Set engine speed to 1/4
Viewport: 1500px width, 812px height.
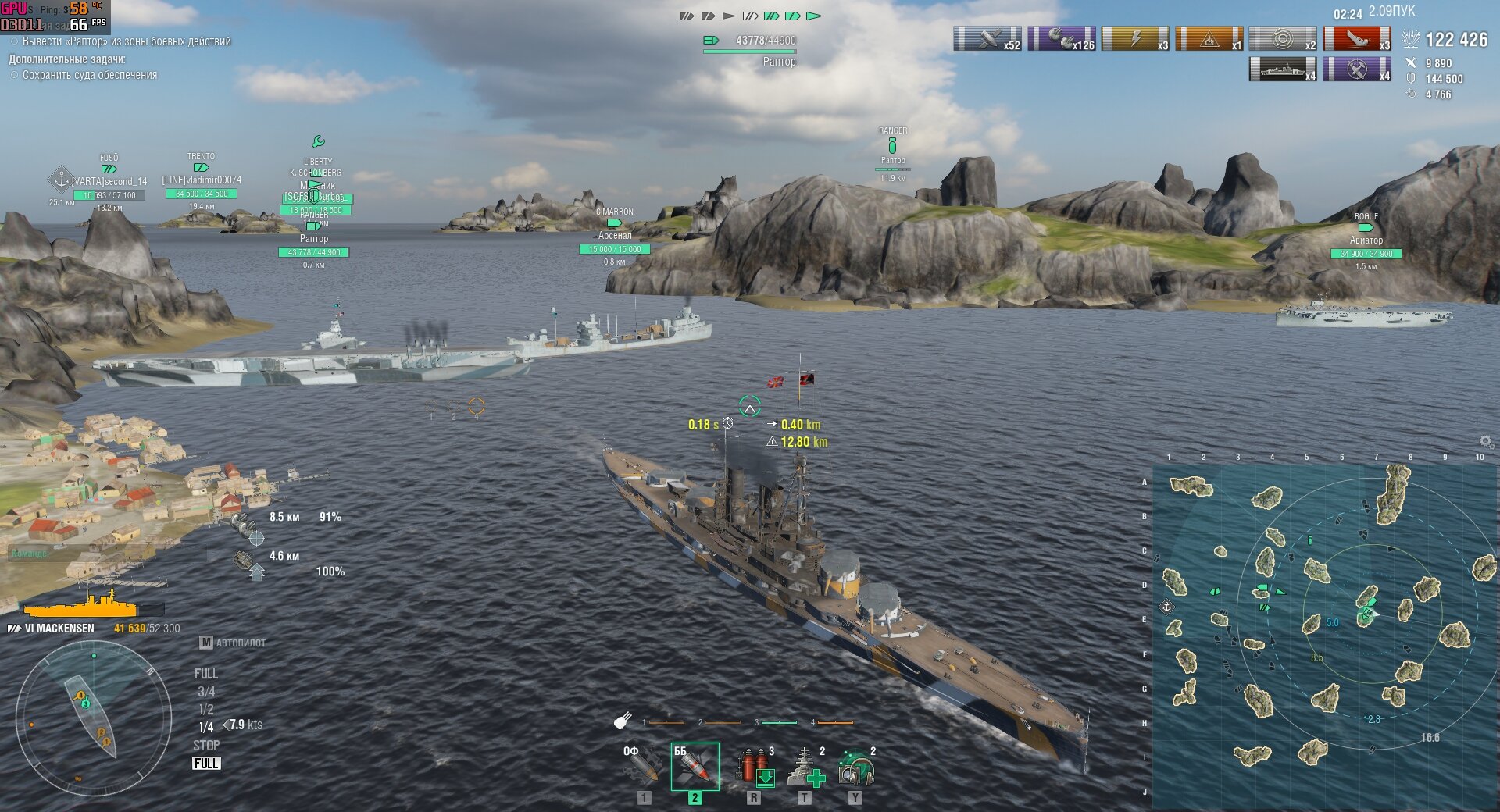(x=206, y=728)
